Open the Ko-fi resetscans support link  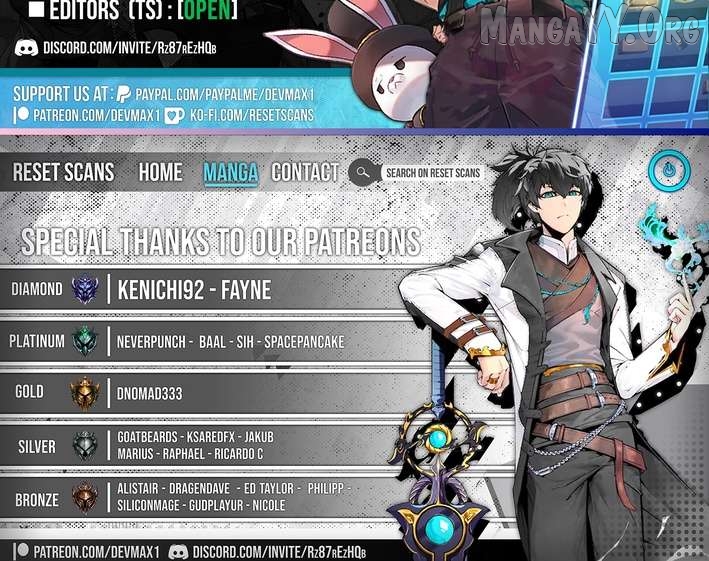point(248,115)
